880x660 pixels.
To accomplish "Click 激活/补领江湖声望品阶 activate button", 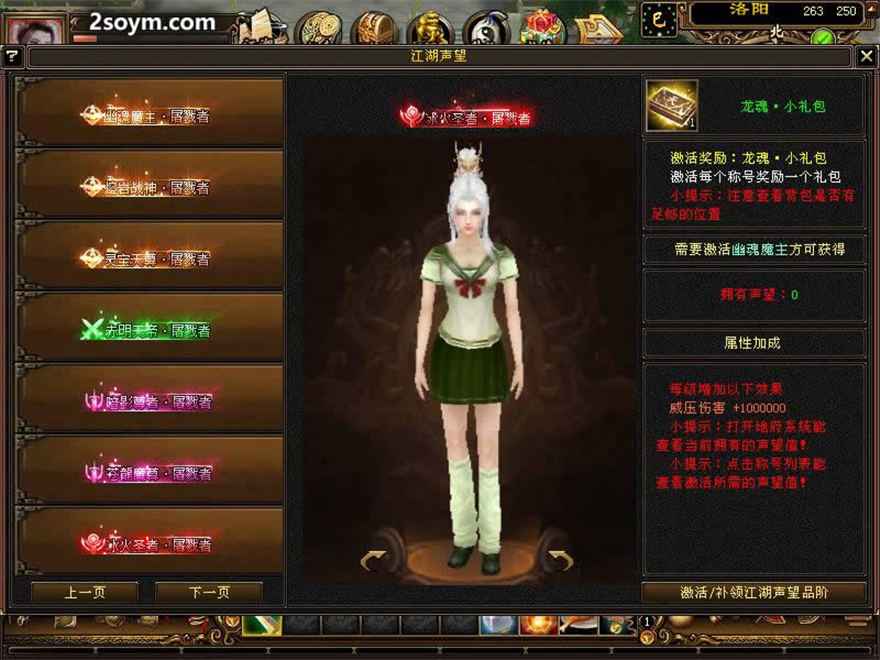I will (x=753, y=592).
